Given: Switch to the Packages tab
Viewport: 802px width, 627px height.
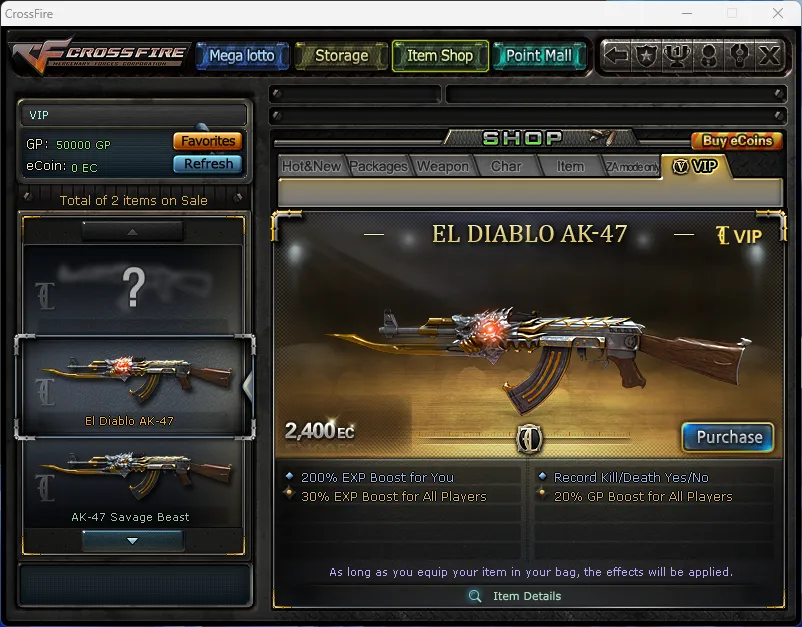Looking at the screenshot, I should tap(378, 167).
